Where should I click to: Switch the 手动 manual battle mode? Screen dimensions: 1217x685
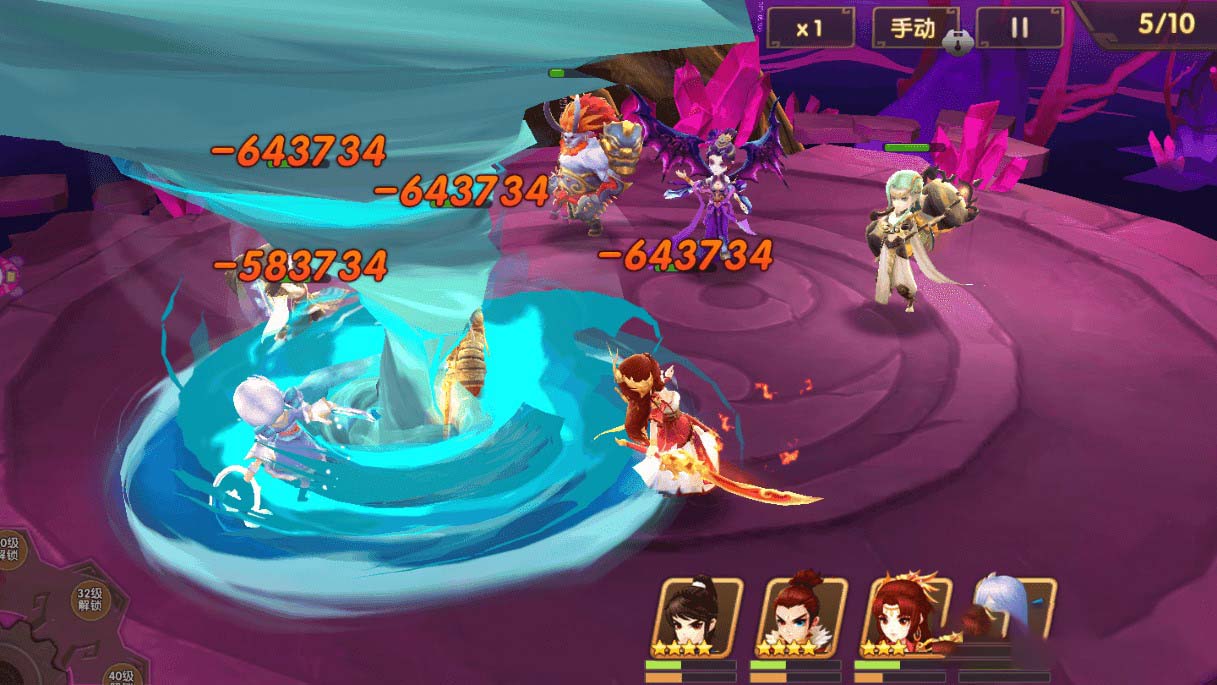point(912,28)
